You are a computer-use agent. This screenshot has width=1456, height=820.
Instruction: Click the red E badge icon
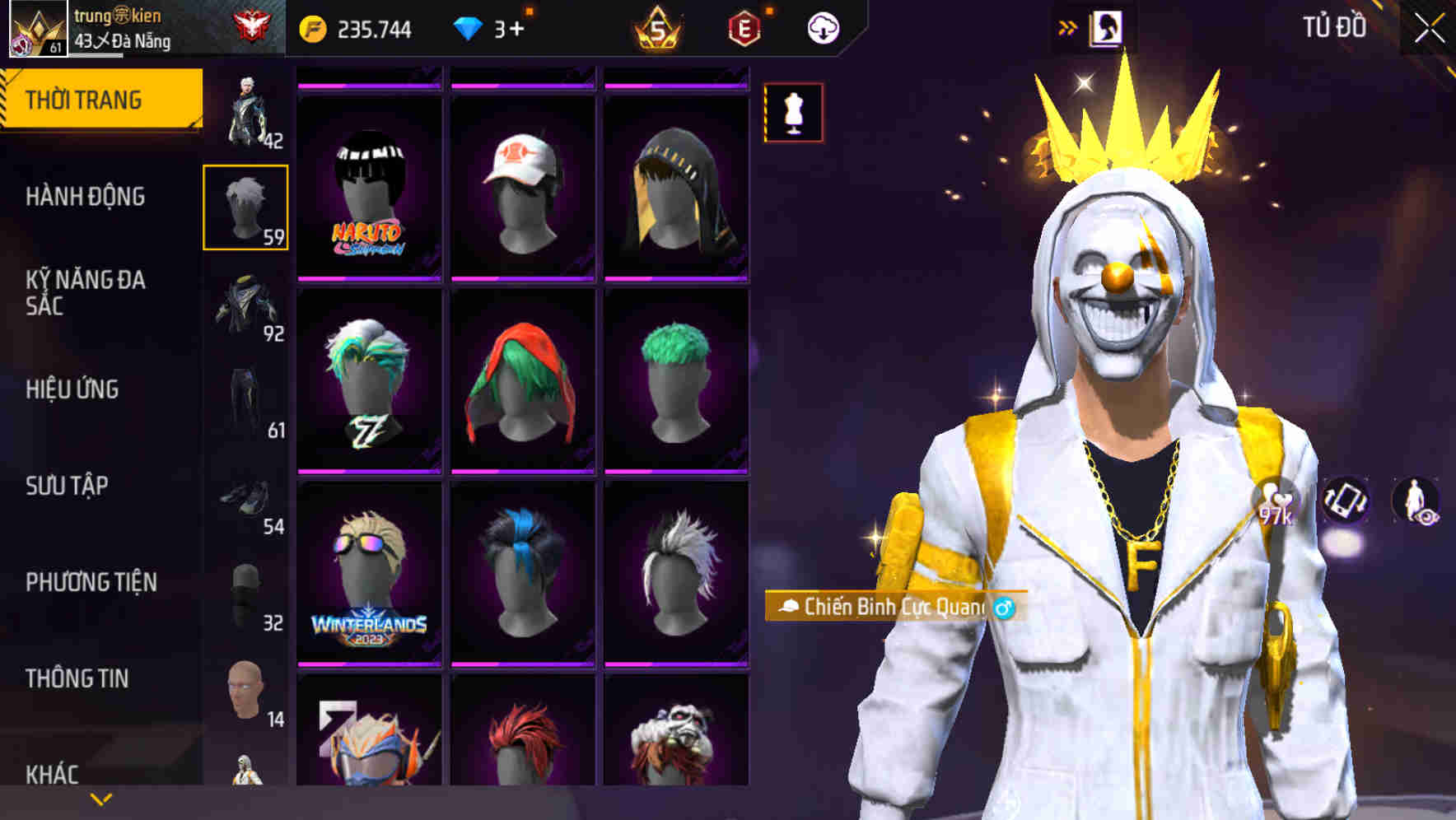[x=744, y=26]
